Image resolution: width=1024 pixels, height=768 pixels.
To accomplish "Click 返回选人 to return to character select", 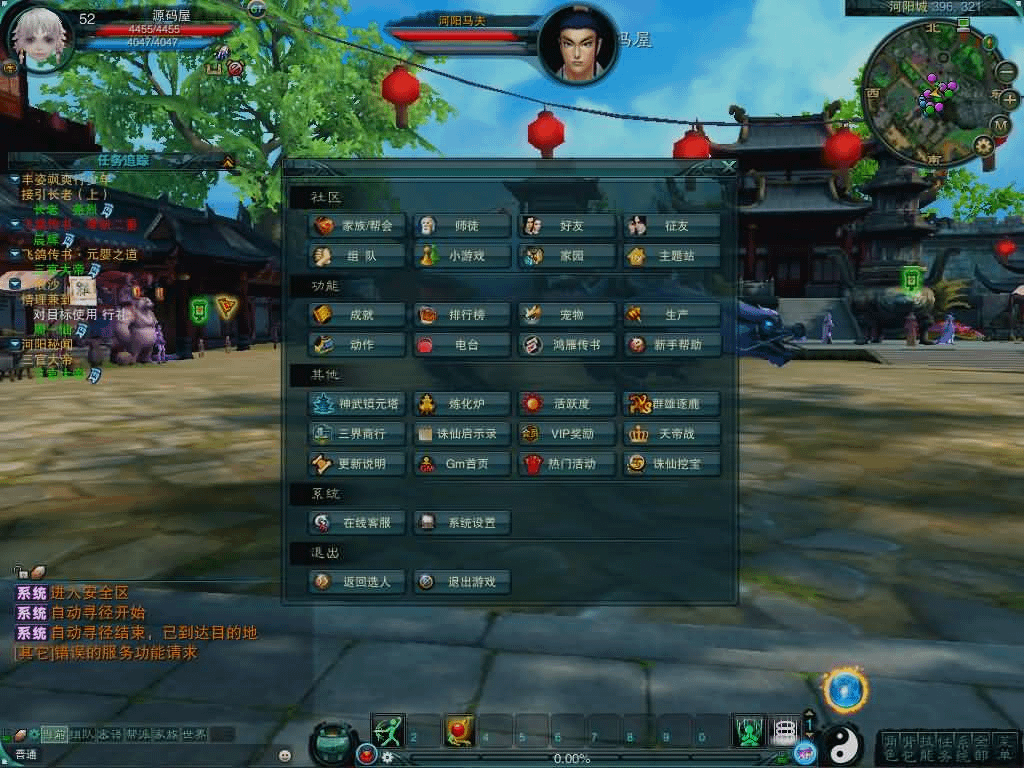I will (x=358, y=581).
